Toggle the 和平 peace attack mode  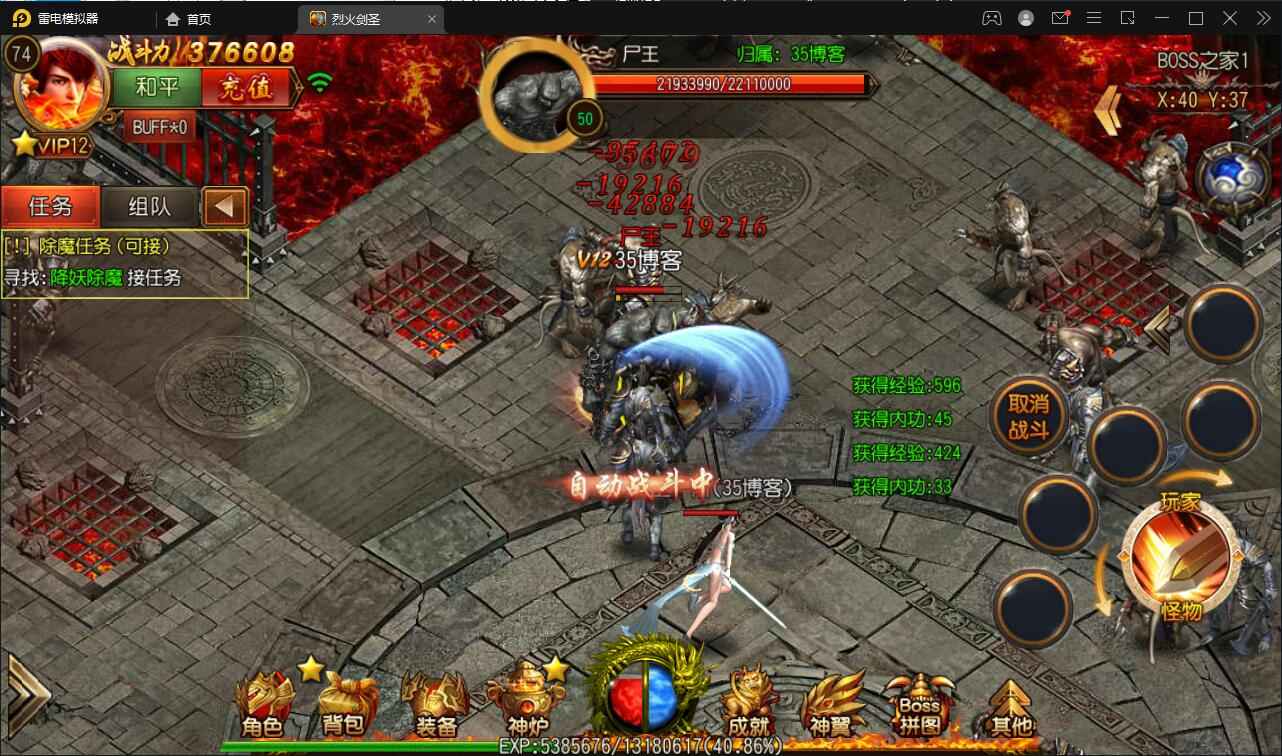point(158,87)
